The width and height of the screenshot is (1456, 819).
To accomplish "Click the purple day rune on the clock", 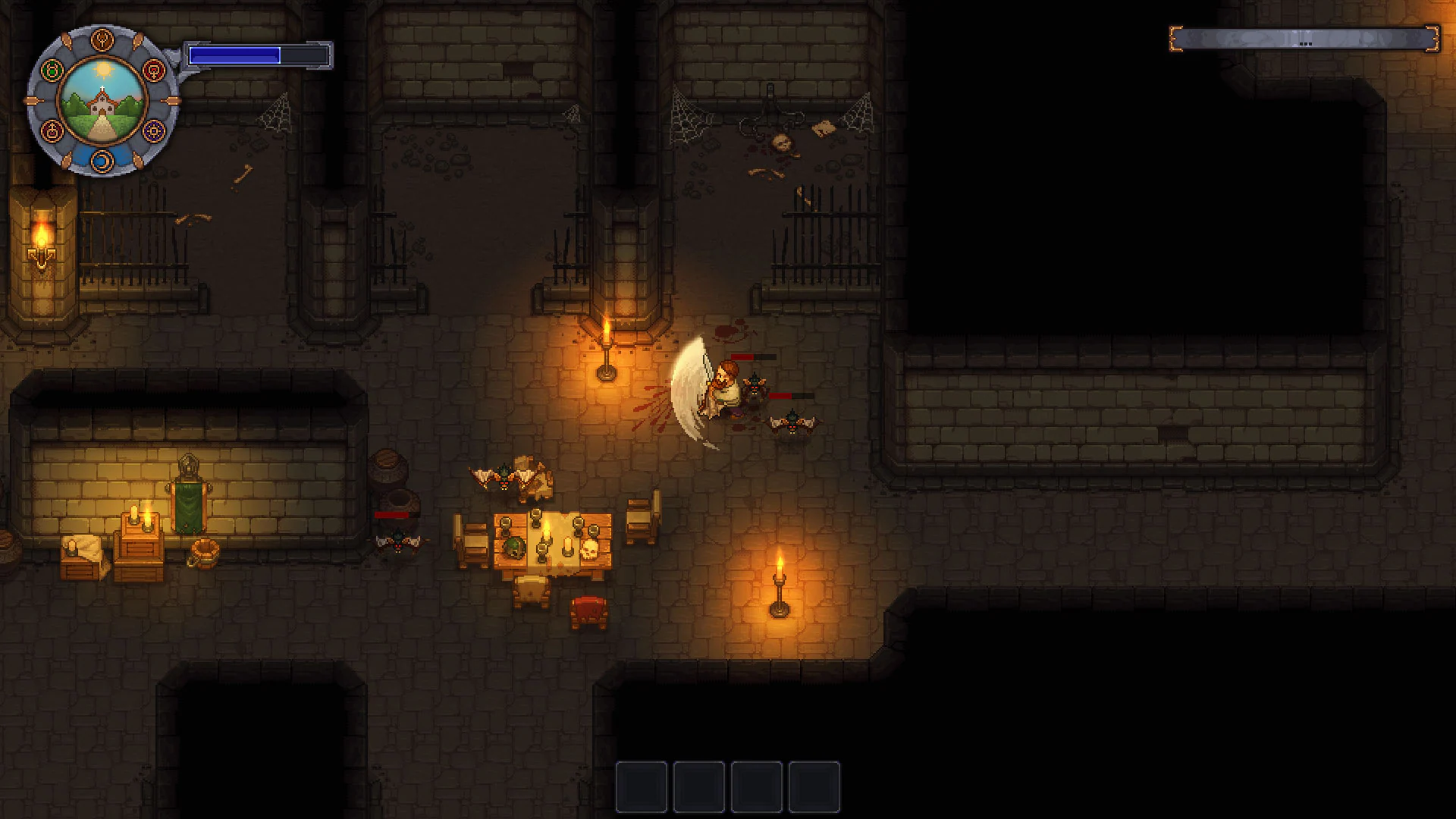I will coord(153,131).
